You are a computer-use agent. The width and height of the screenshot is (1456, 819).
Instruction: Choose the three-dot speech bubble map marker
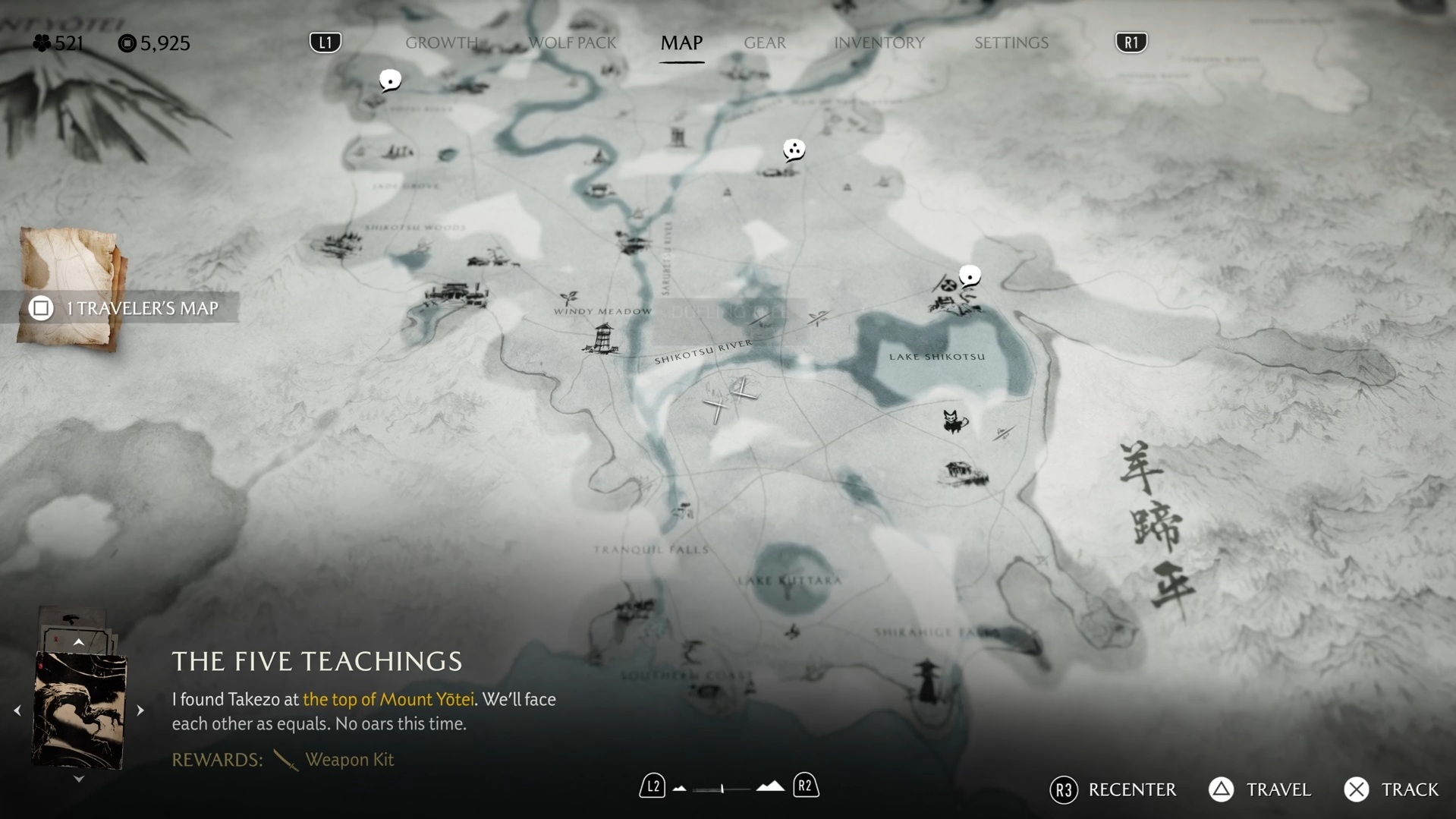tap(794, 150)
